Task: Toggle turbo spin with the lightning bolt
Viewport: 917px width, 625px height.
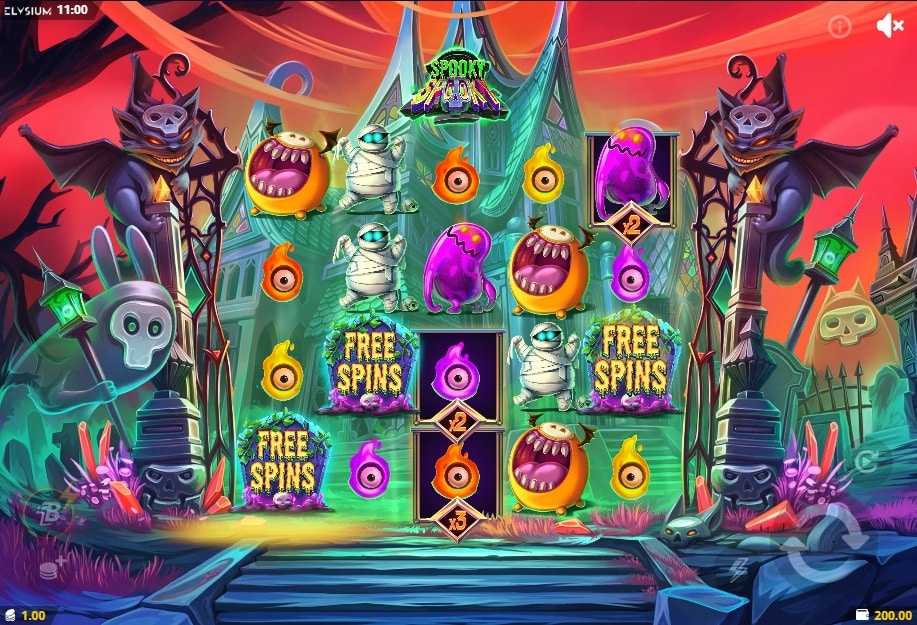Action: coord(739,570)
